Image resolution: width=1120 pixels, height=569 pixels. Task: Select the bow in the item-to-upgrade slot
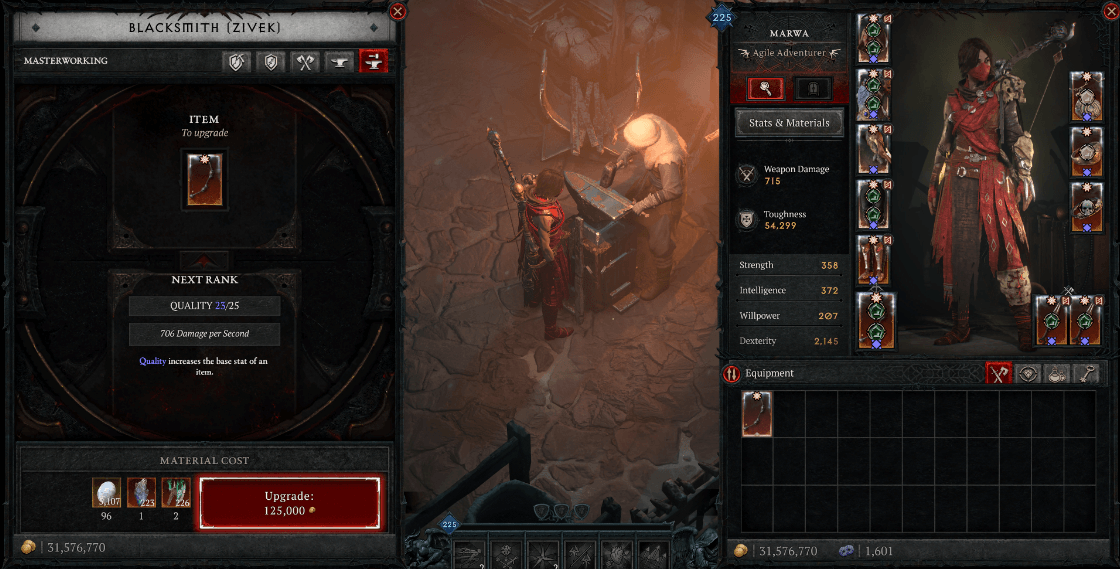point(204,179)
